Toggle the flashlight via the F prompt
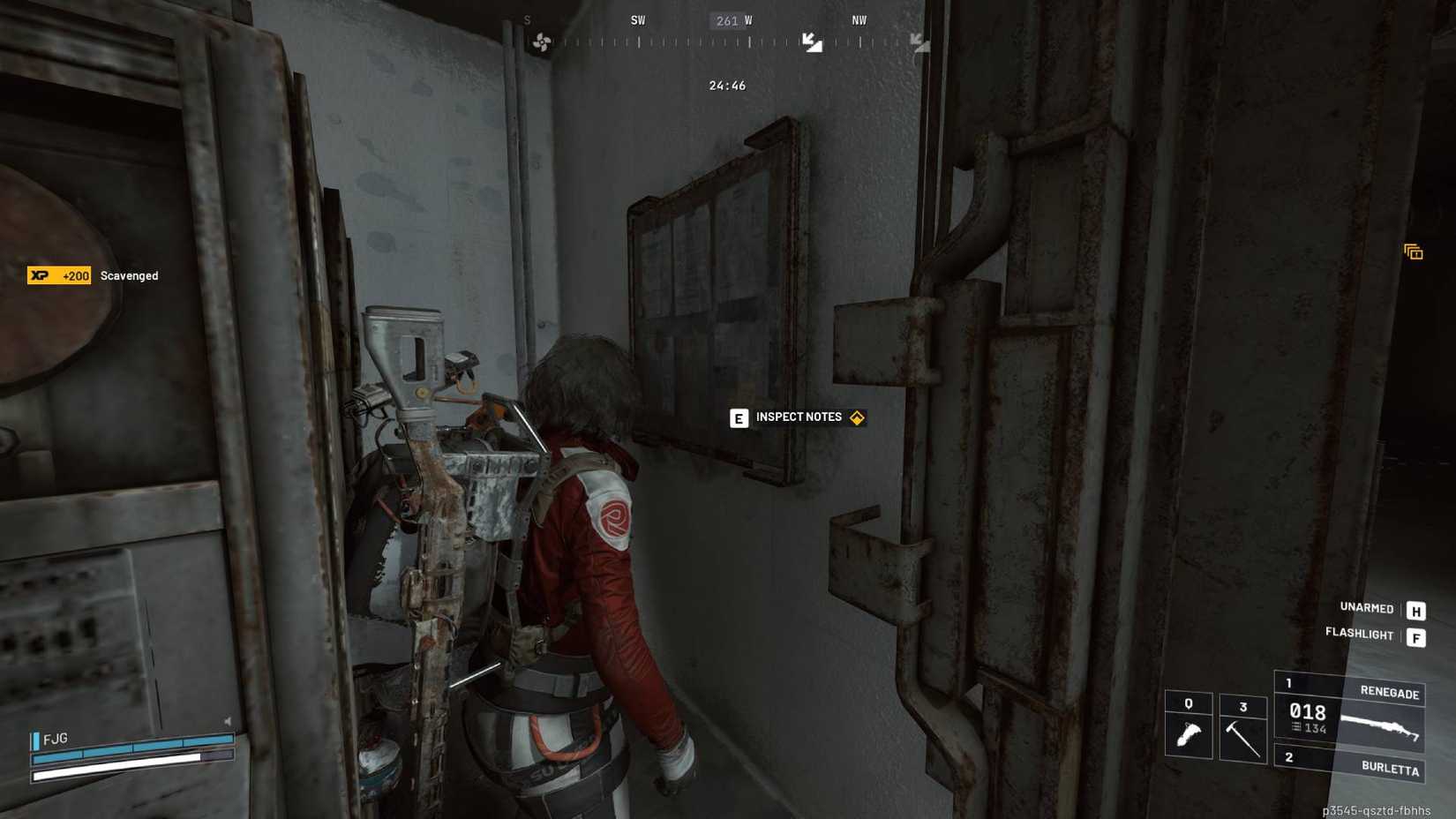Screen dimensions: 1456x819 tap(1415, 635)
